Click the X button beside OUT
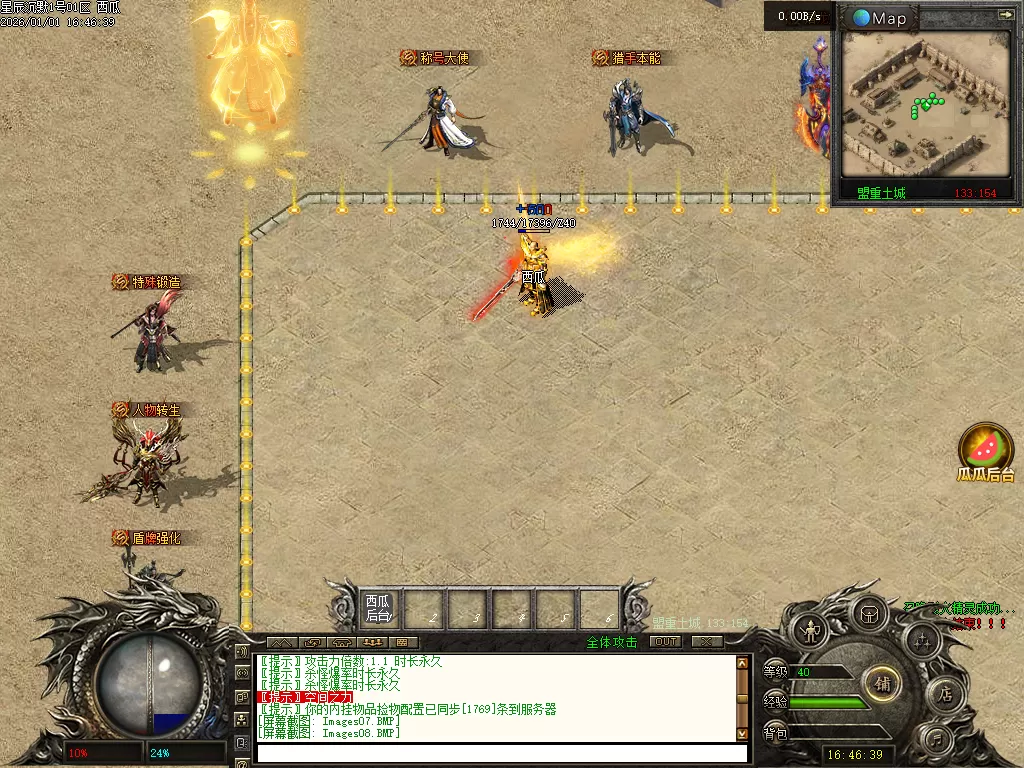Viewport: 1024px width, 768px height. point(706,642)
